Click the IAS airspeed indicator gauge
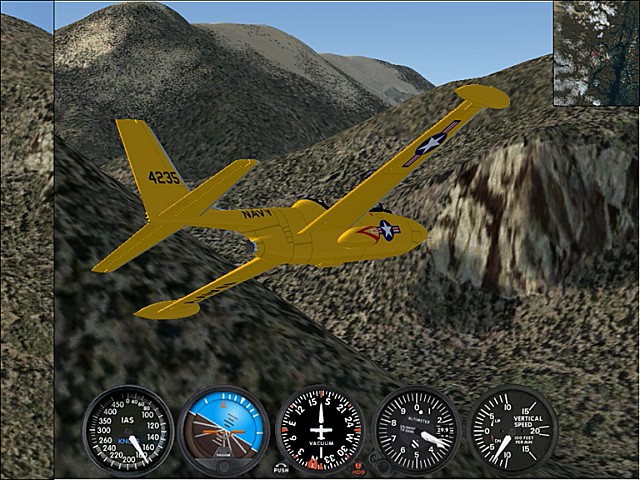The image size is (640, 480). pos(128,431)
